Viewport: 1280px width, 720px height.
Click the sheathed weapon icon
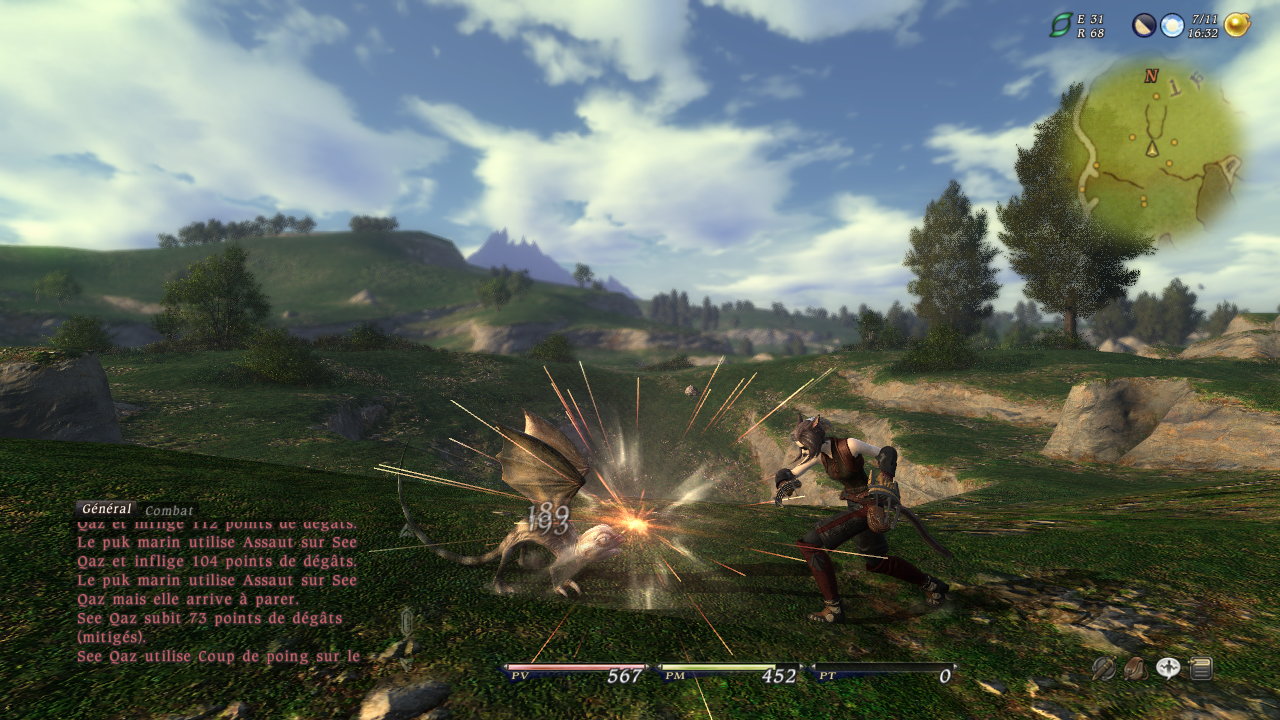[x=1103, y=669]
